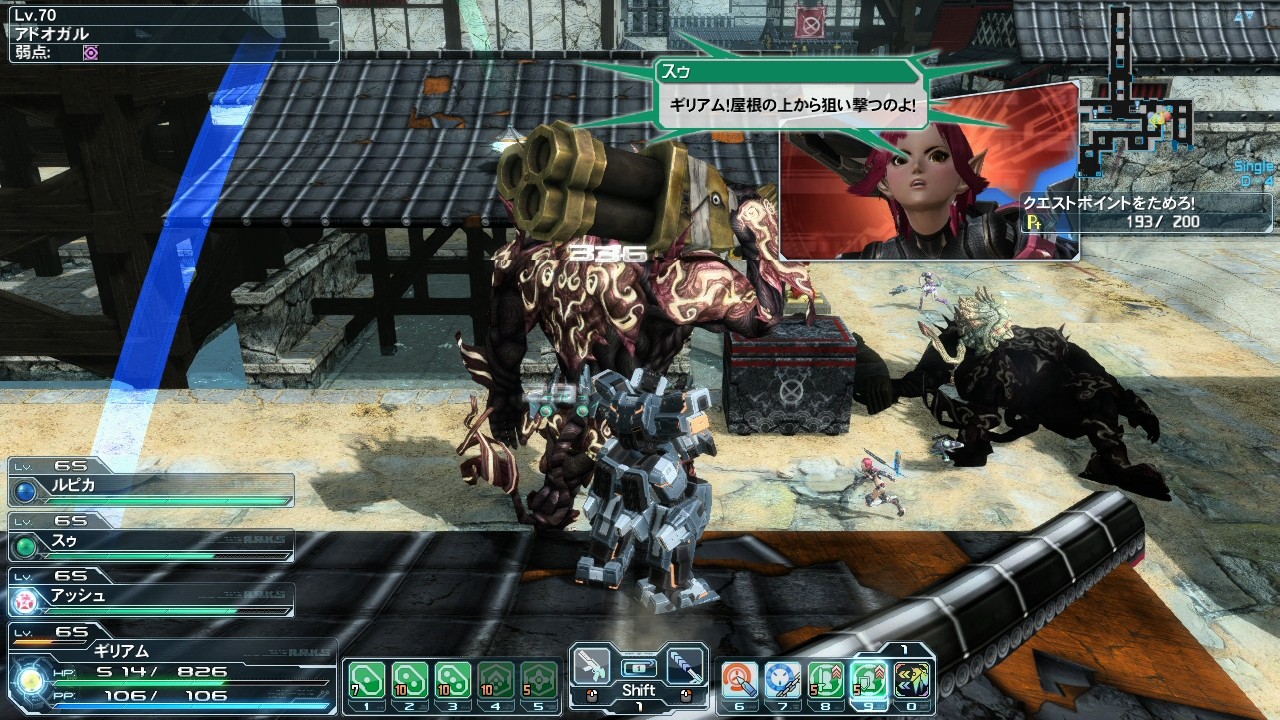Viewport: 1280px width, 720px height.
Task: Click own character panel ギリアム
Action: pos(172,668)
